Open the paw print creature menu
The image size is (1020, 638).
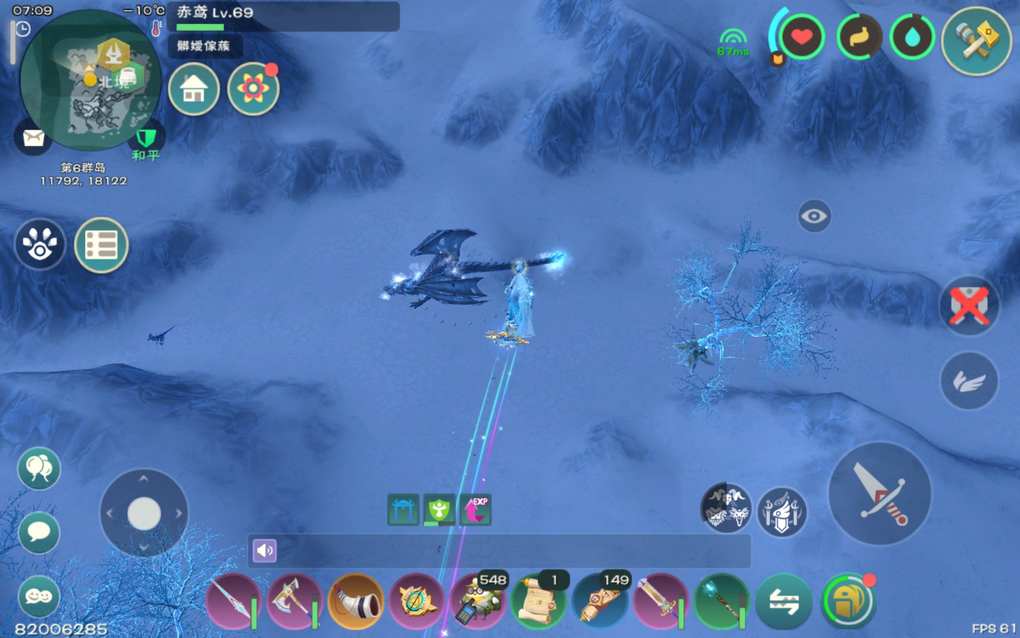point(40,245)
